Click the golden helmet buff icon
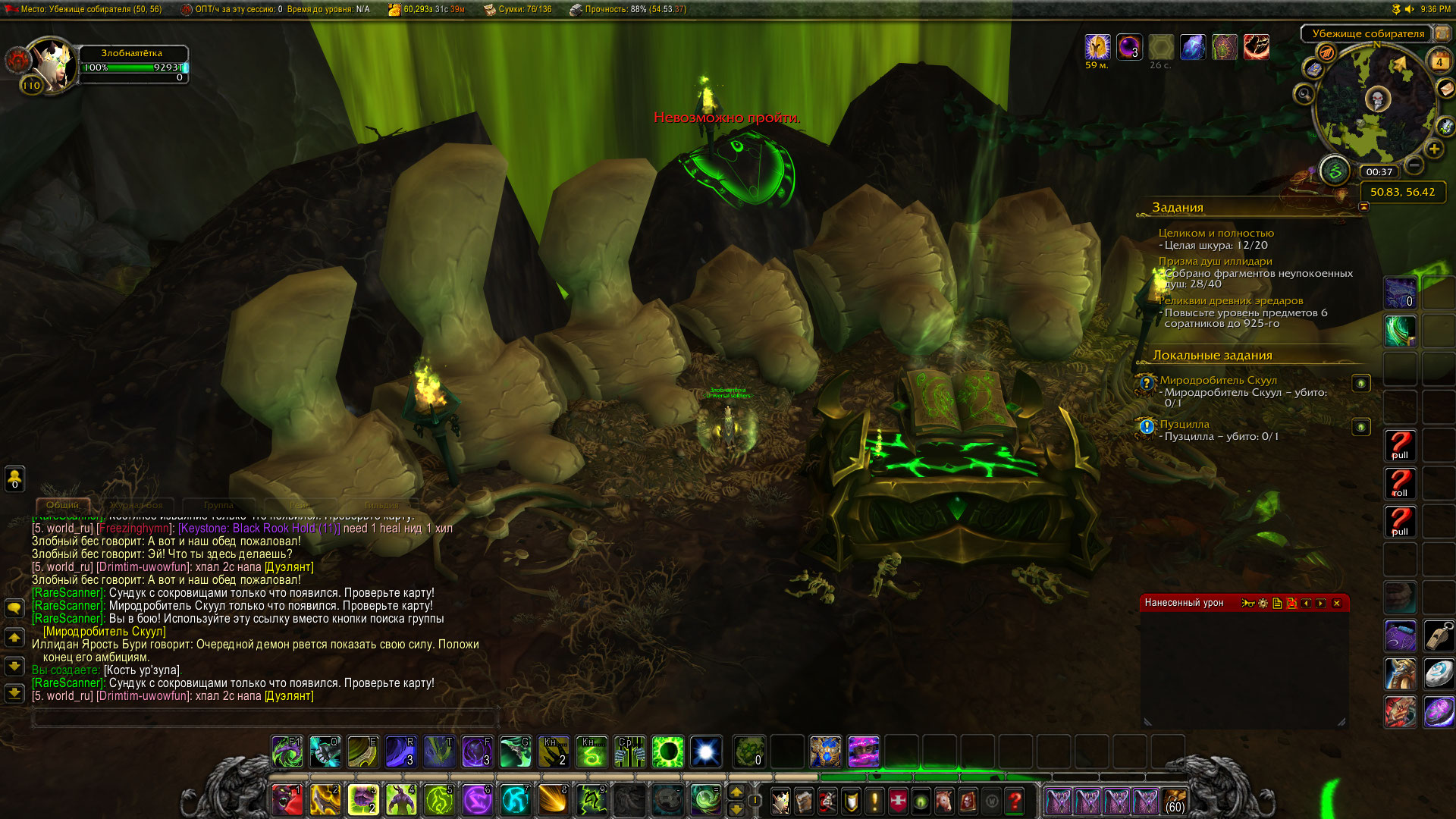This screenshot has width=1456, height=819. click(1097, 48)
